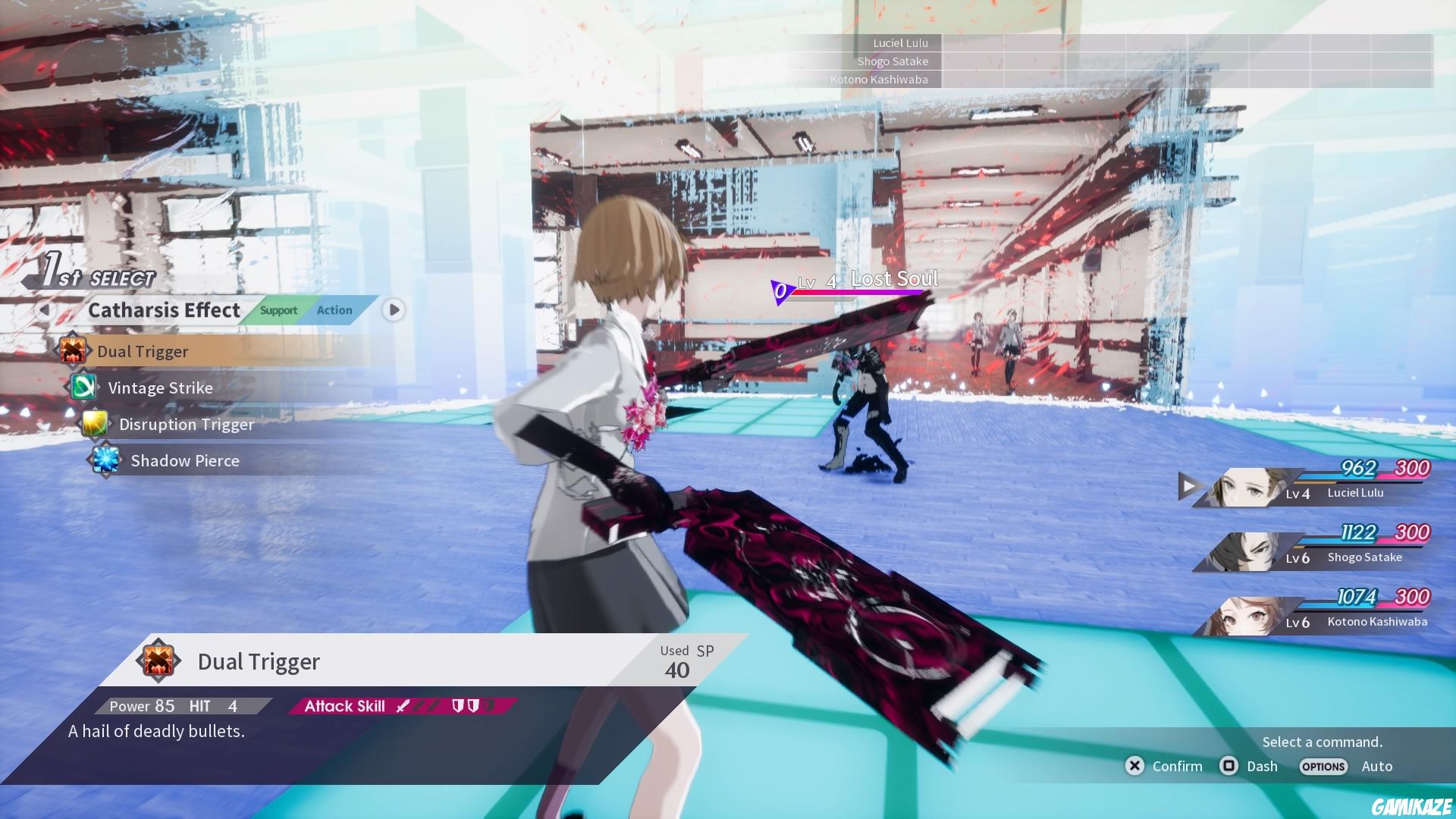Click the Dual Trigger icon in description panel

pyautogui.click(x=157, y=661)
